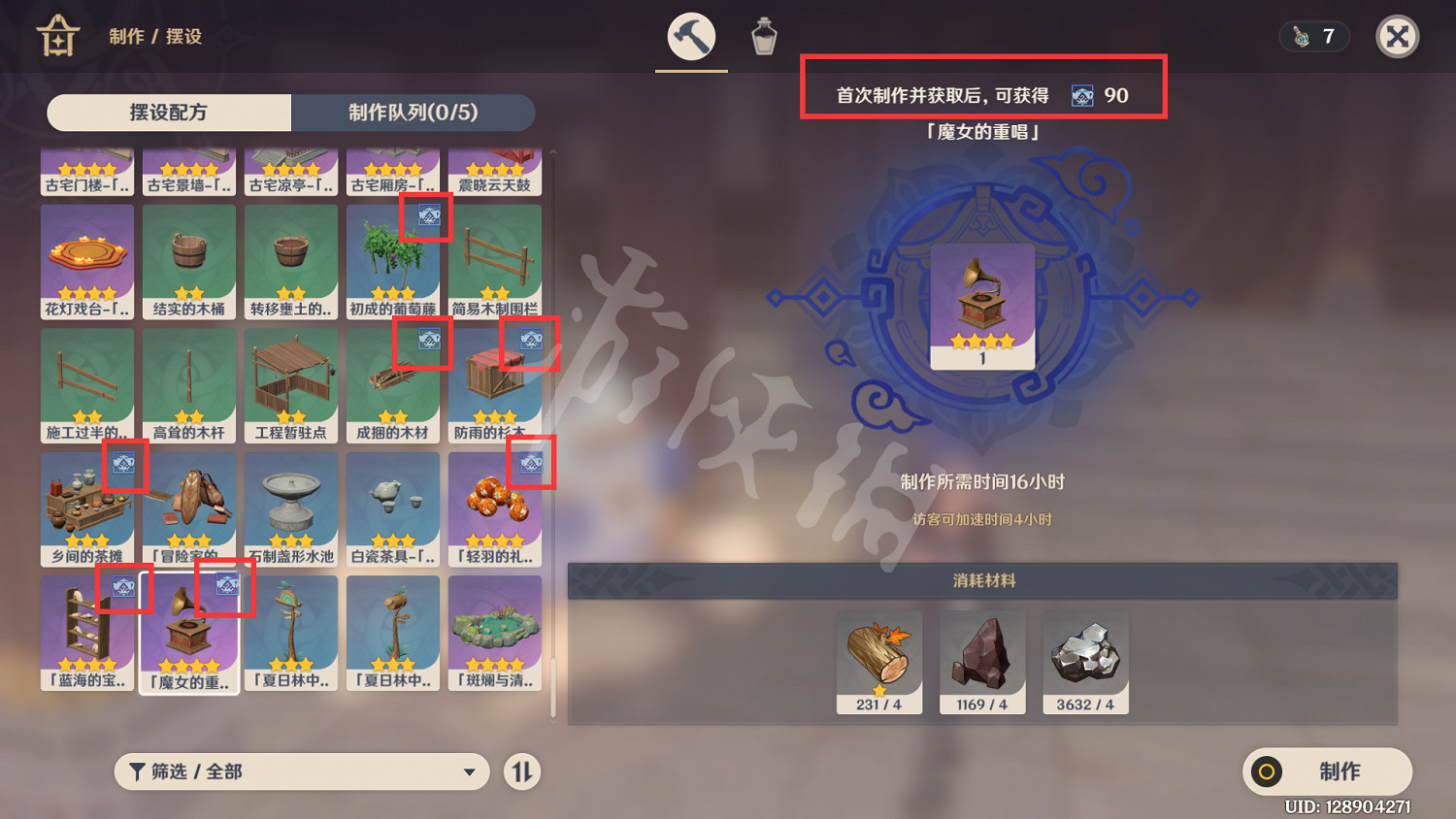Click the sort order icon beside the filter

[x=521, y=771]
